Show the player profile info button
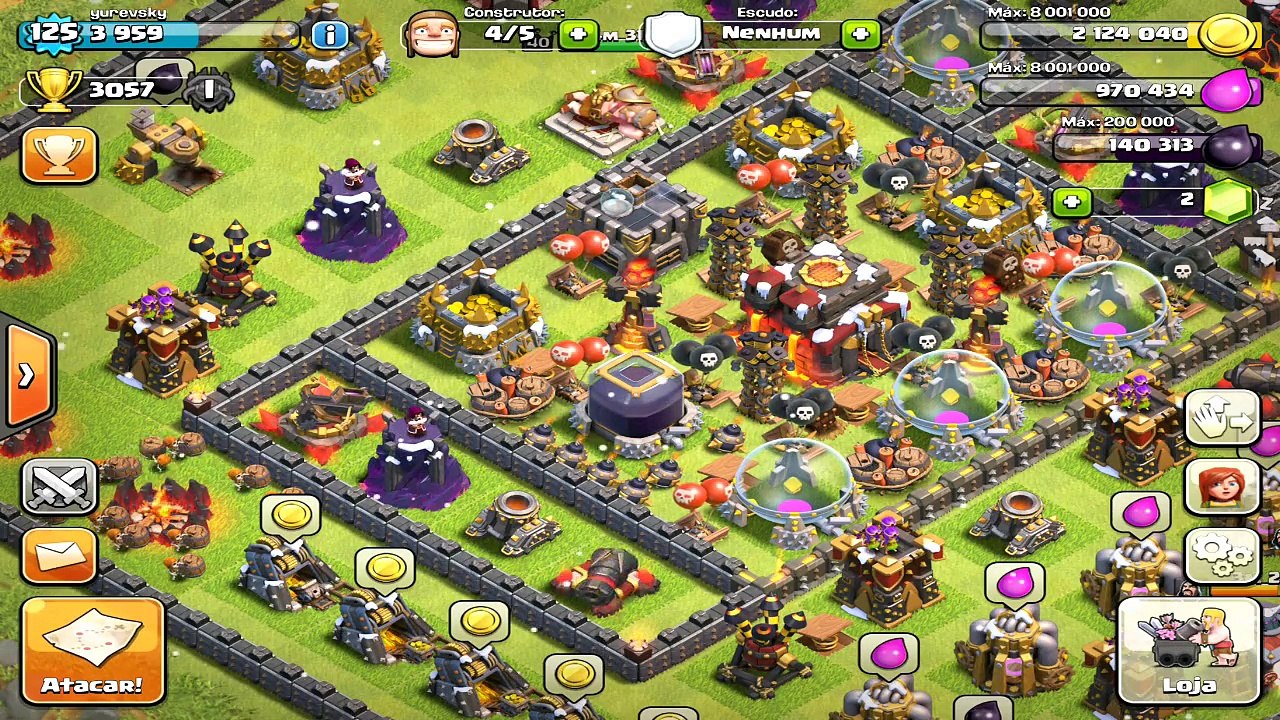Screen dimensions: 1280x720 (329, 35)
